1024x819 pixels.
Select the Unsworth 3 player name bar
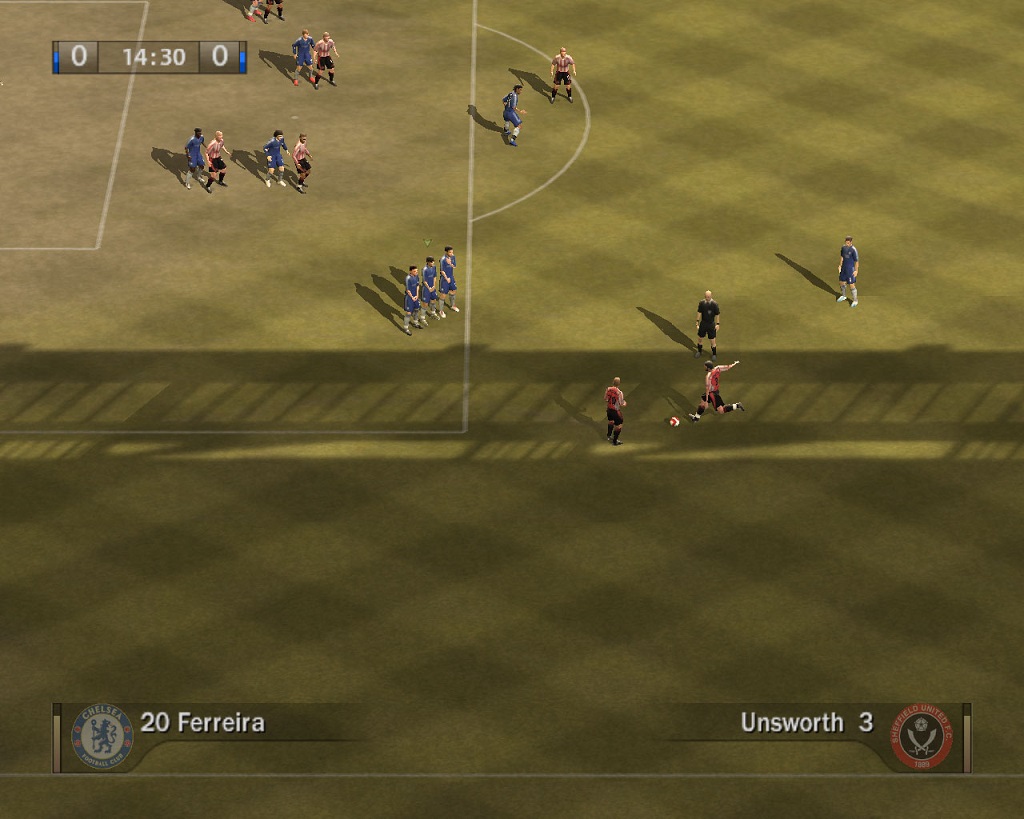click(x=806, y=722)
